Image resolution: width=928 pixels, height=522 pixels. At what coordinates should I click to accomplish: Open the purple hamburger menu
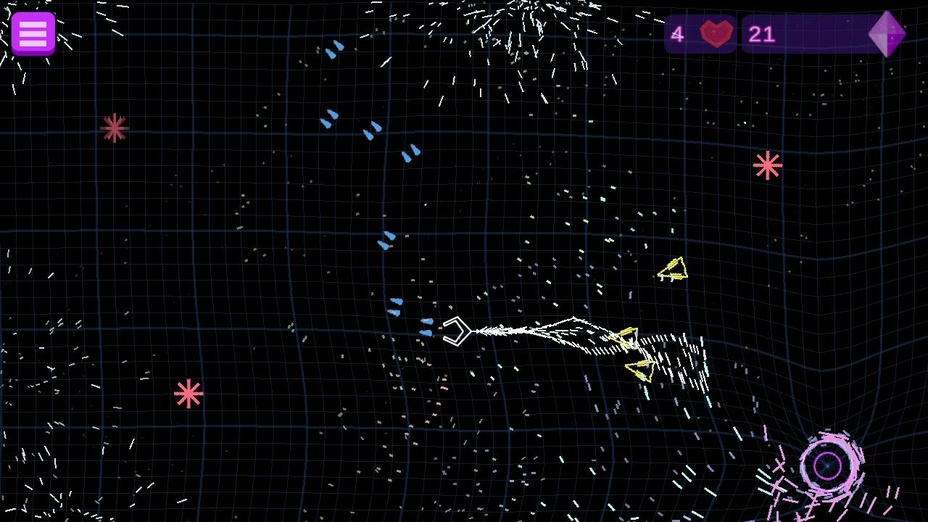tap(33, 33)
